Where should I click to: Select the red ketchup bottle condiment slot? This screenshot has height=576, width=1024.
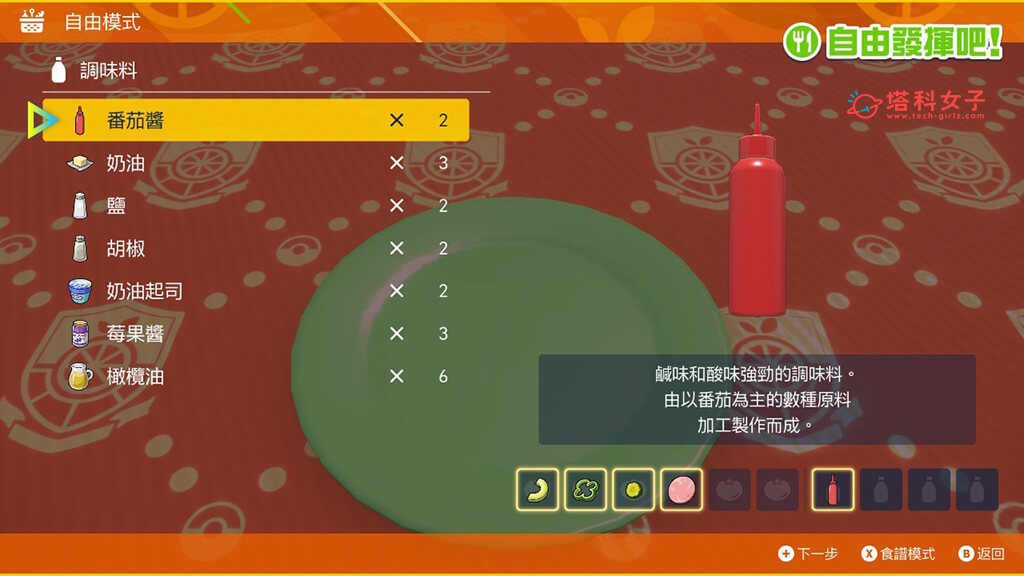pyautogui.click(x=833, y=490)
